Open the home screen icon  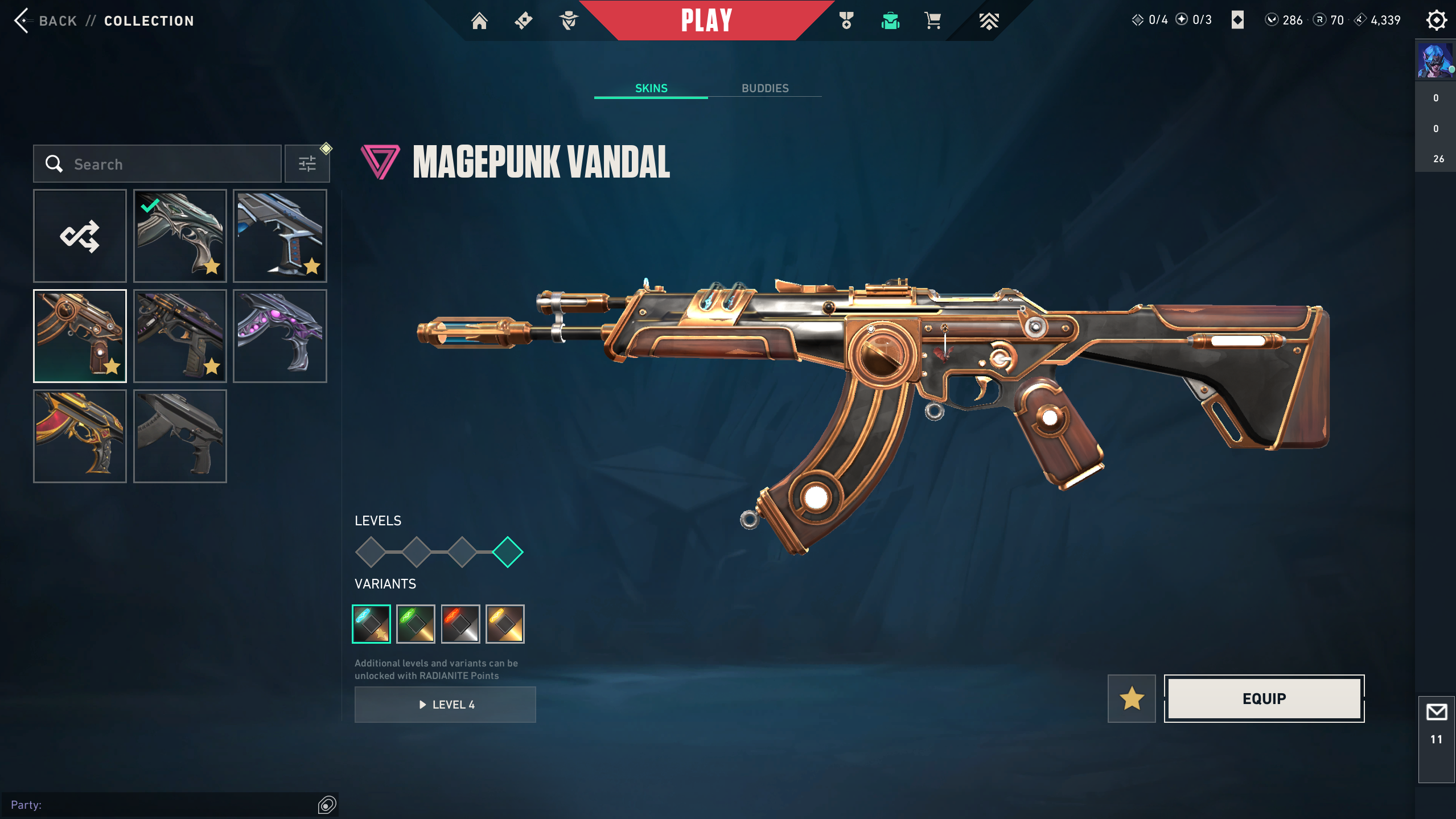pos(479,21)
